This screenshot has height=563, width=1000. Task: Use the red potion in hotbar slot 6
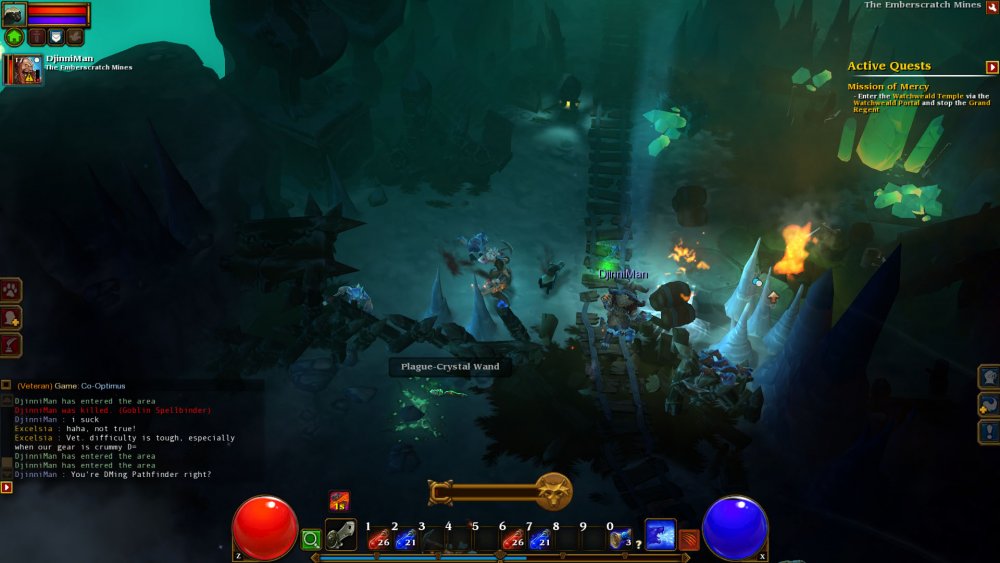click(x=513, y=539)
